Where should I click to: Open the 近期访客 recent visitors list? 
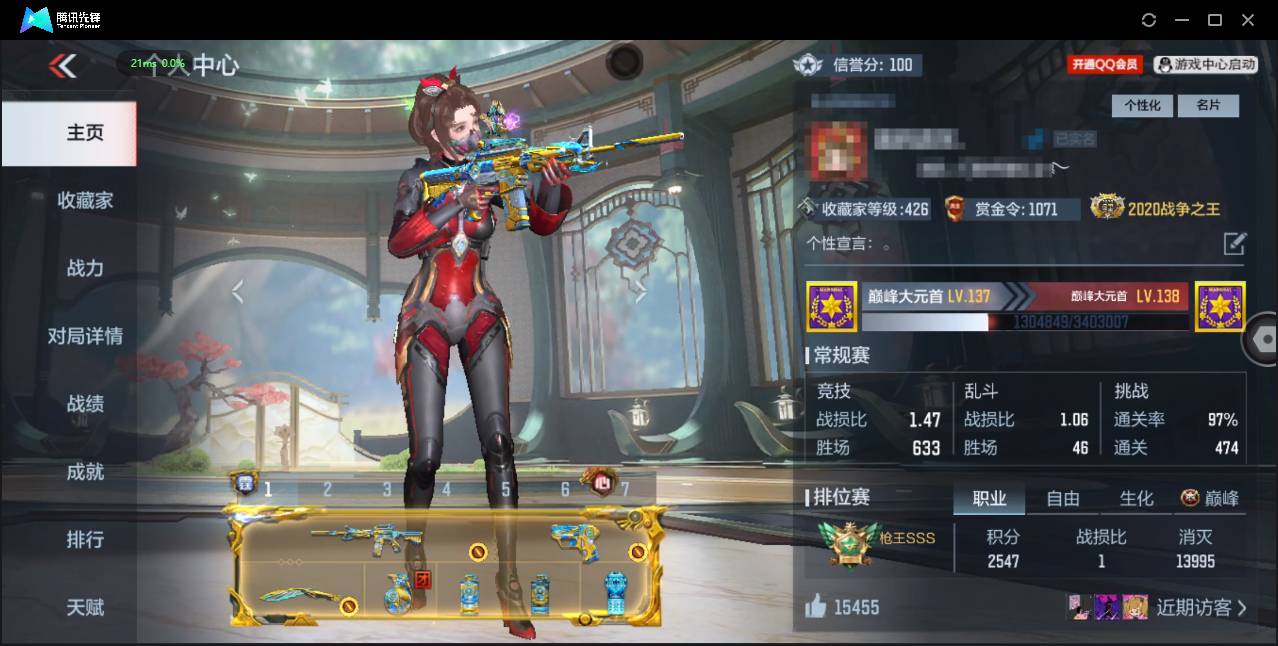click(1200, 607)
